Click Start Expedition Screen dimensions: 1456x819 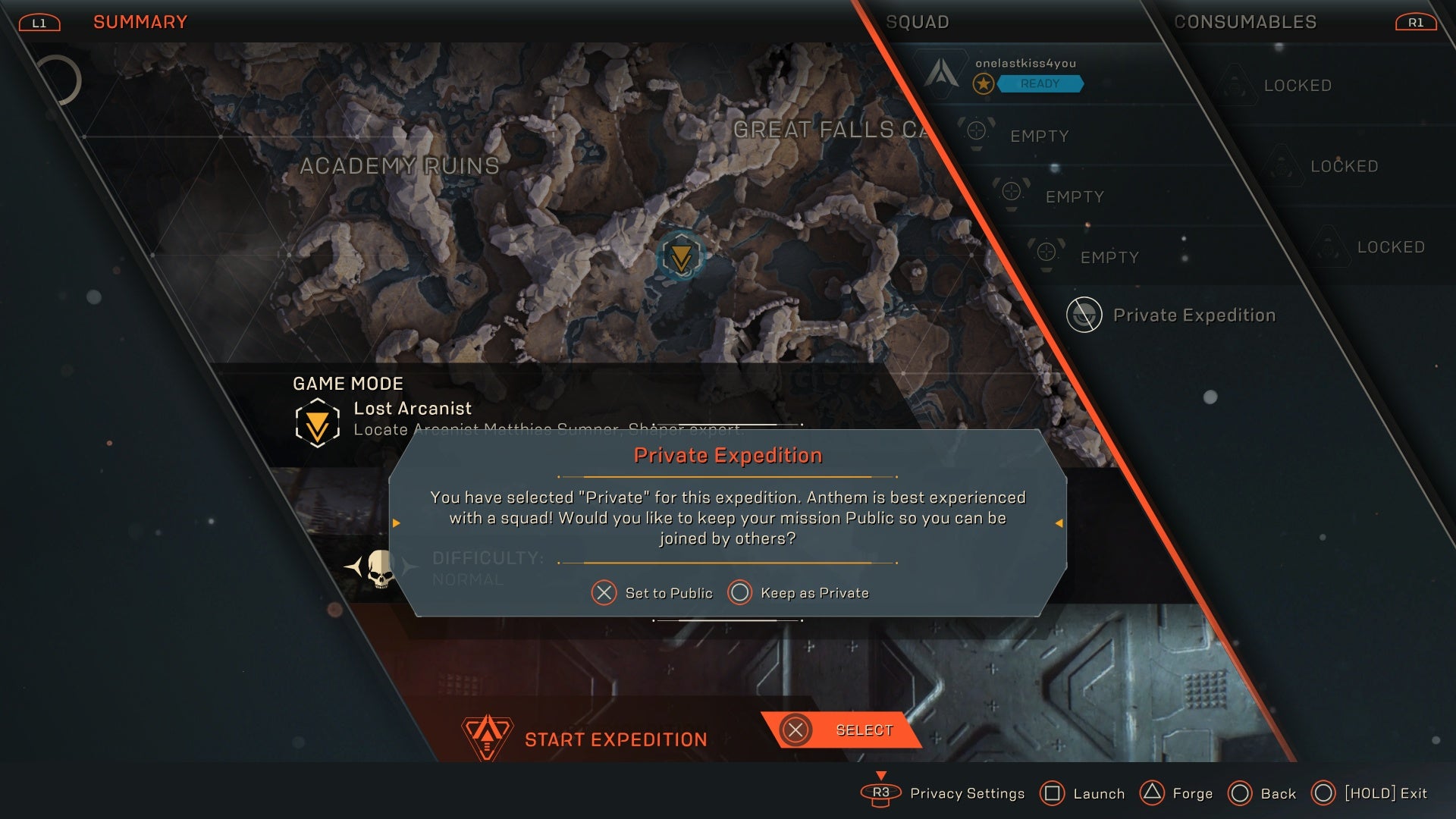616,738
